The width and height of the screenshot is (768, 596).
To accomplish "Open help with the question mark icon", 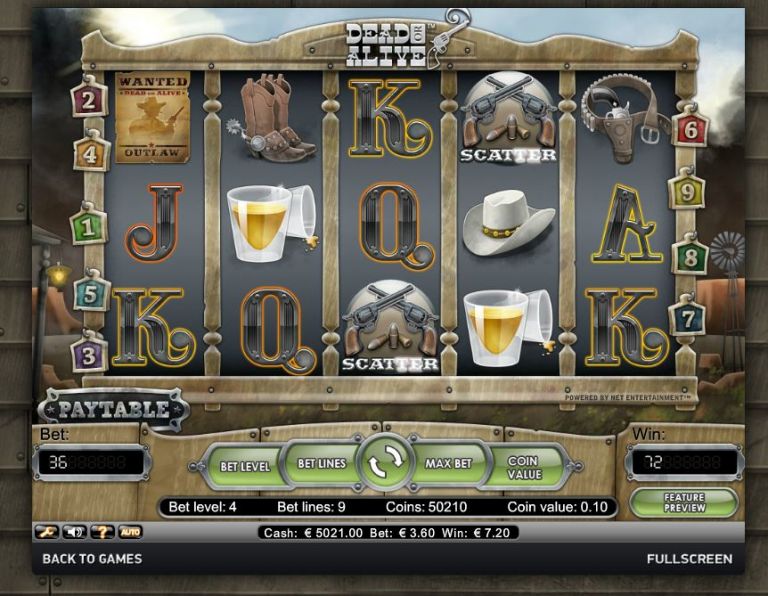I will click(x=102, y=532).
